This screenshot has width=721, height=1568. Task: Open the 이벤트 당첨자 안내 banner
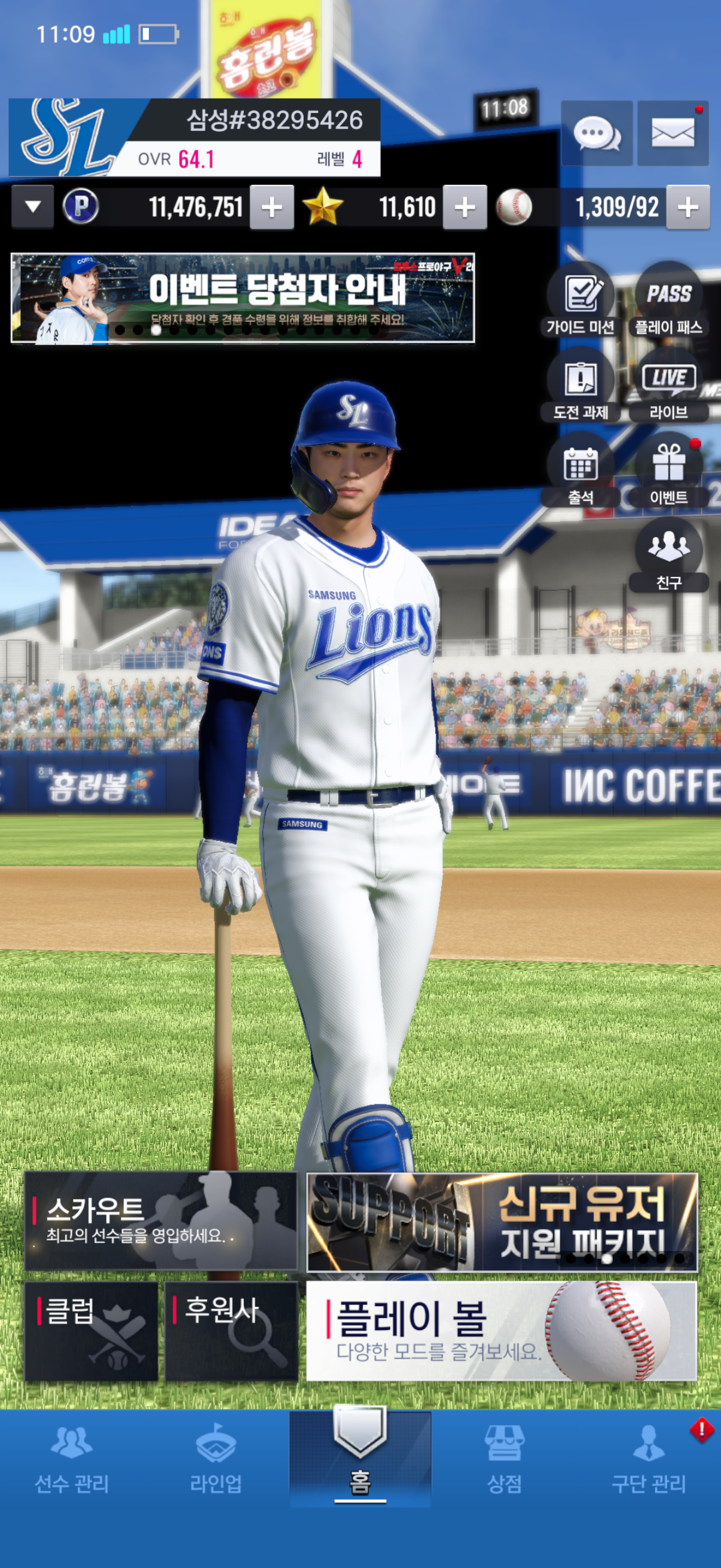tap(243, 298)
